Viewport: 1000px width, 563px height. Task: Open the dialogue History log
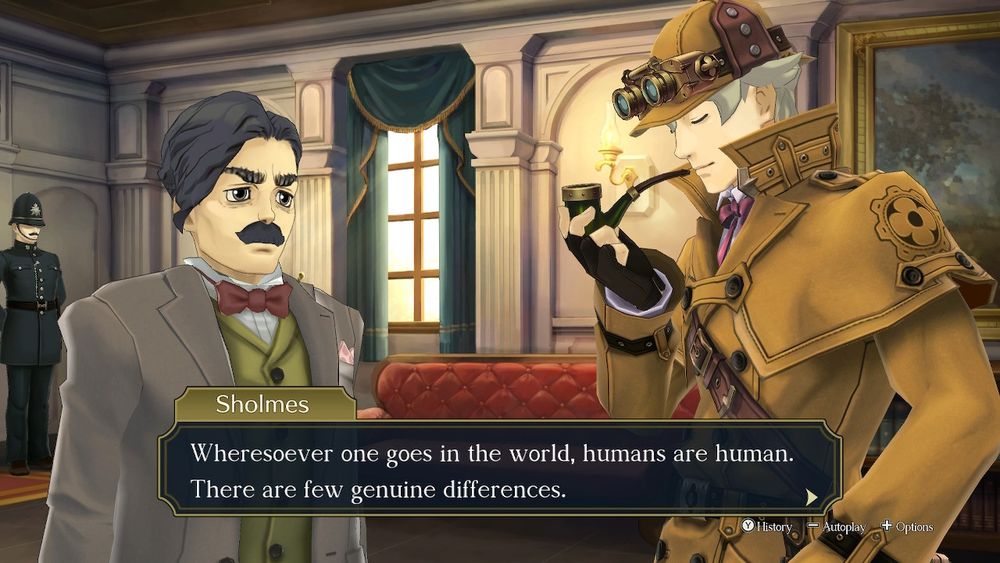pyautogui.click(x=767, y=527)
